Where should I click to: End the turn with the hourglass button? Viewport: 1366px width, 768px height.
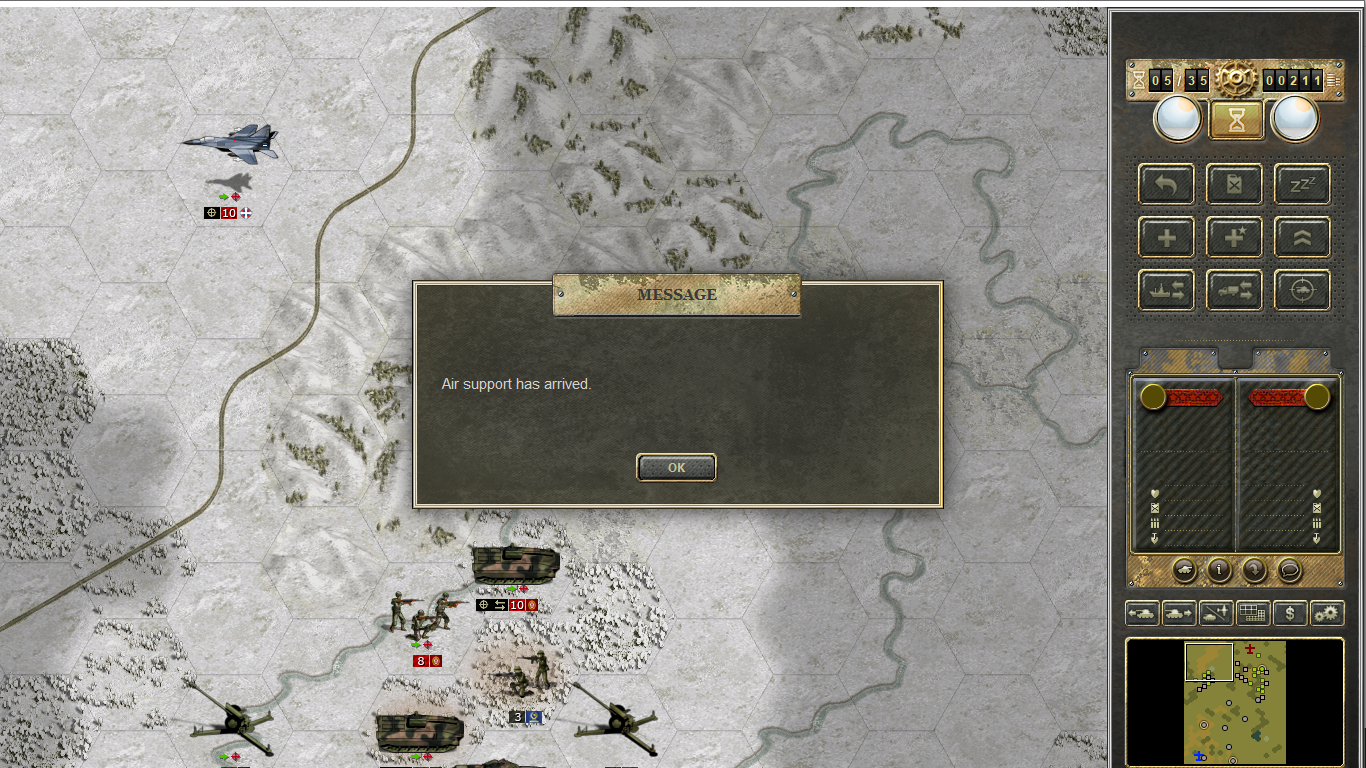point(1237,120)
